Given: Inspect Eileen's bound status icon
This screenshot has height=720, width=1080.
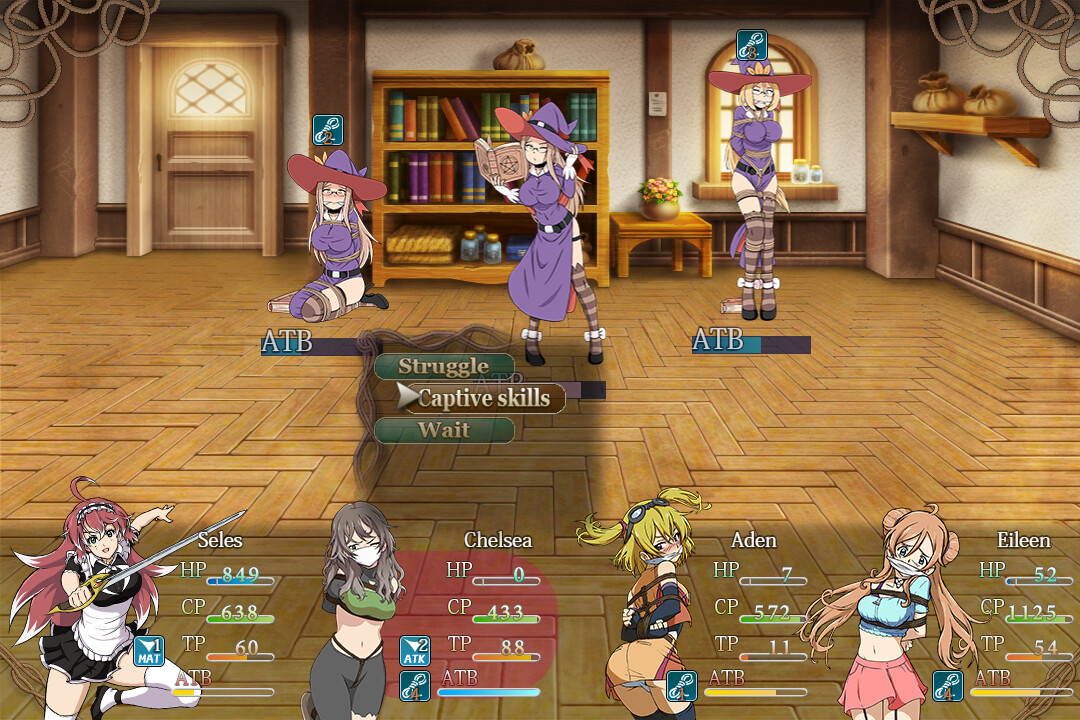Looking at the screenshot, I should tap(947, 686).
